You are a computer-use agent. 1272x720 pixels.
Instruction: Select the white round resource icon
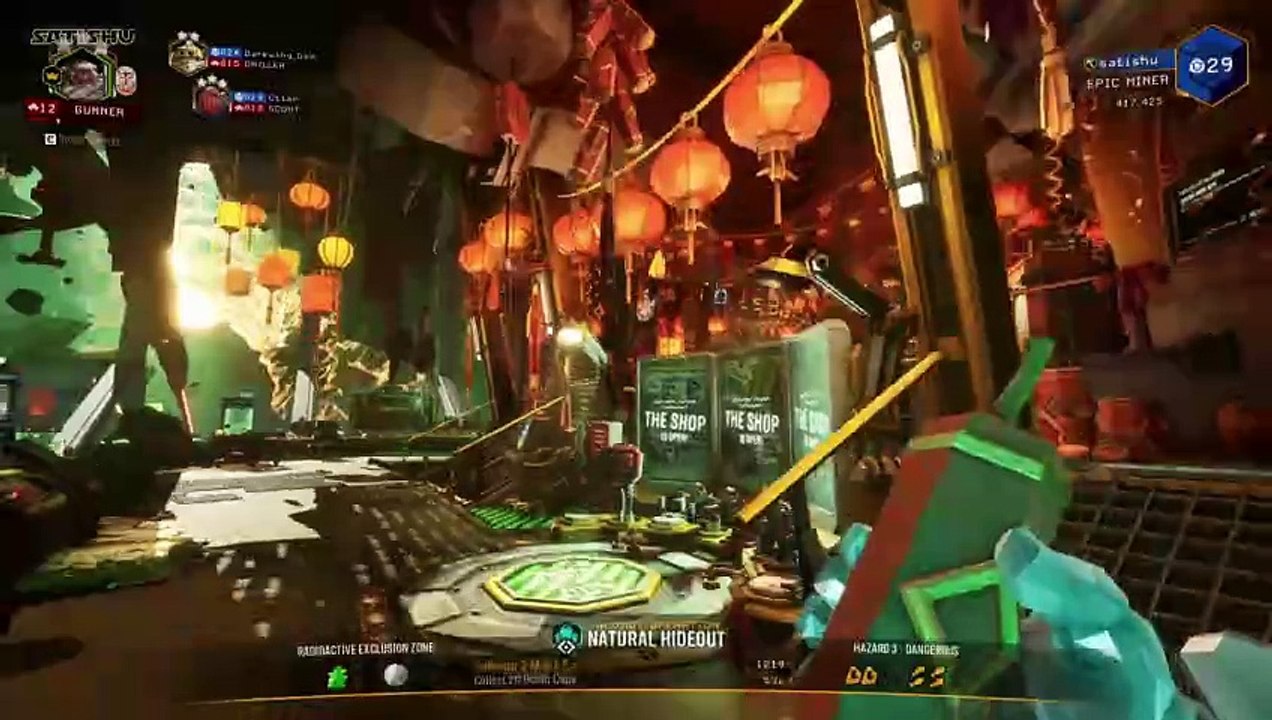tap(395, 676)
